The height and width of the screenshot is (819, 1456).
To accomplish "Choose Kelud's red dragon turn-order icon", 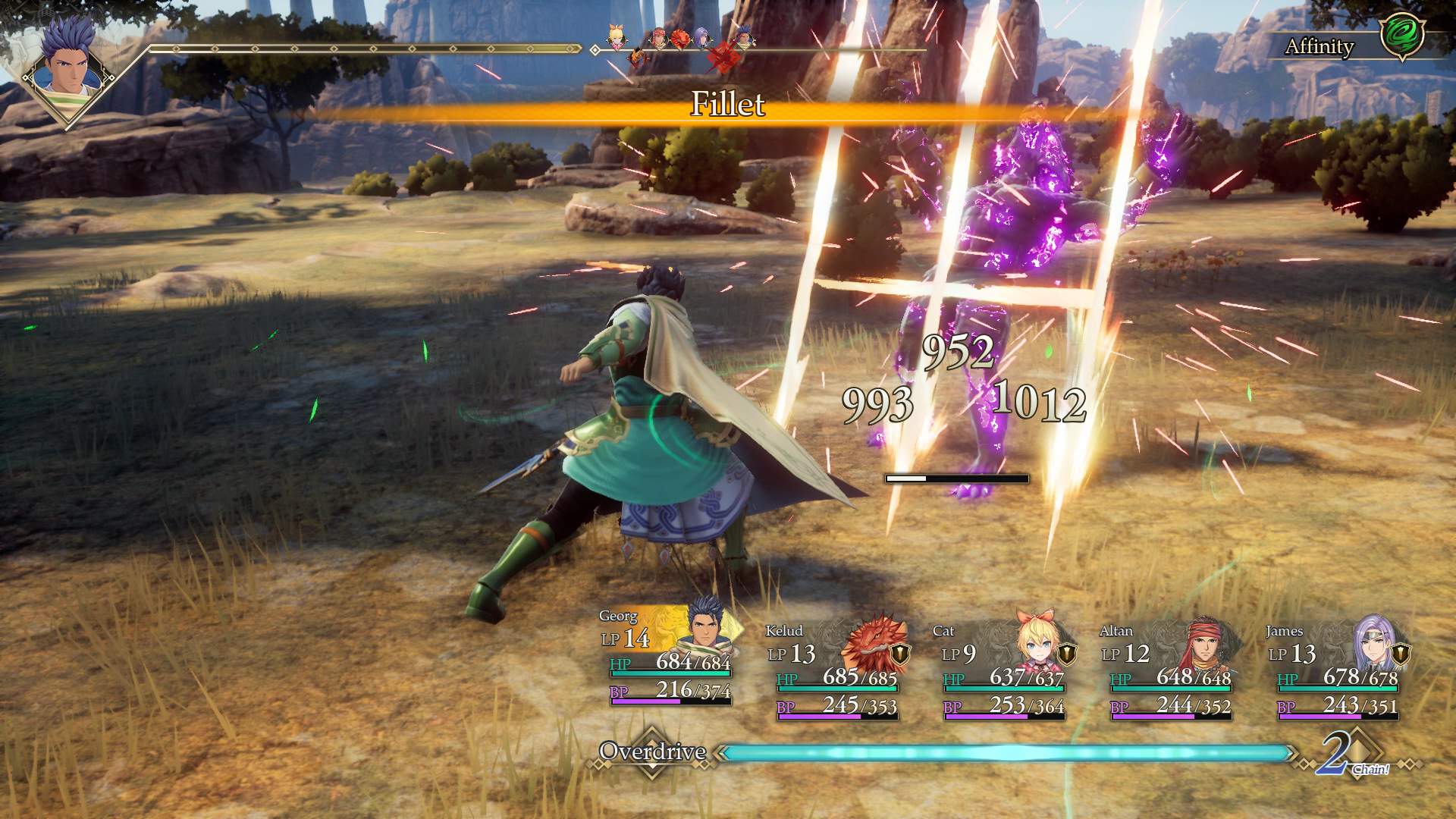I will (680, 38).
